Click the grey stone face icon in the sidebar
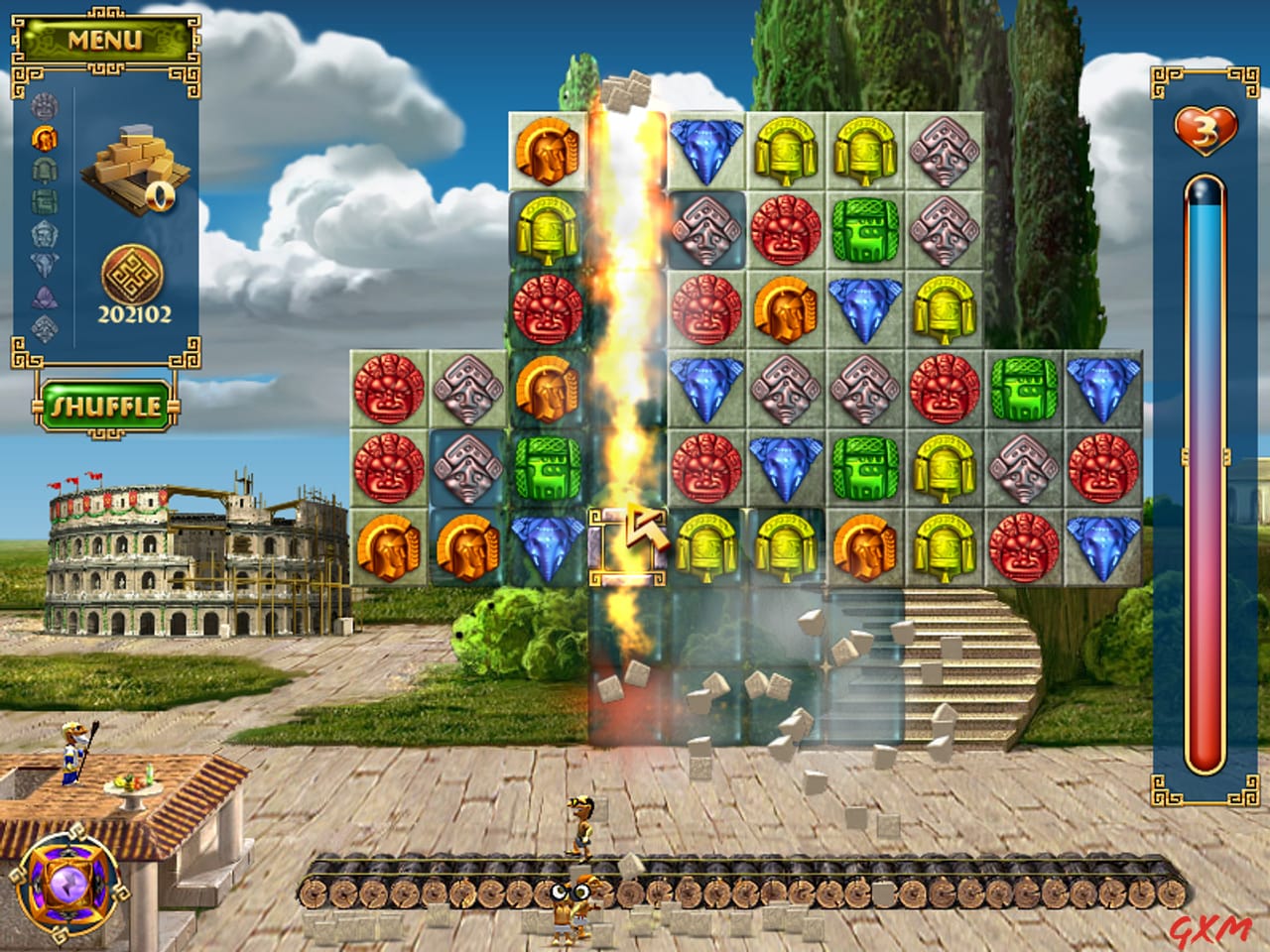 pos(45,234)
